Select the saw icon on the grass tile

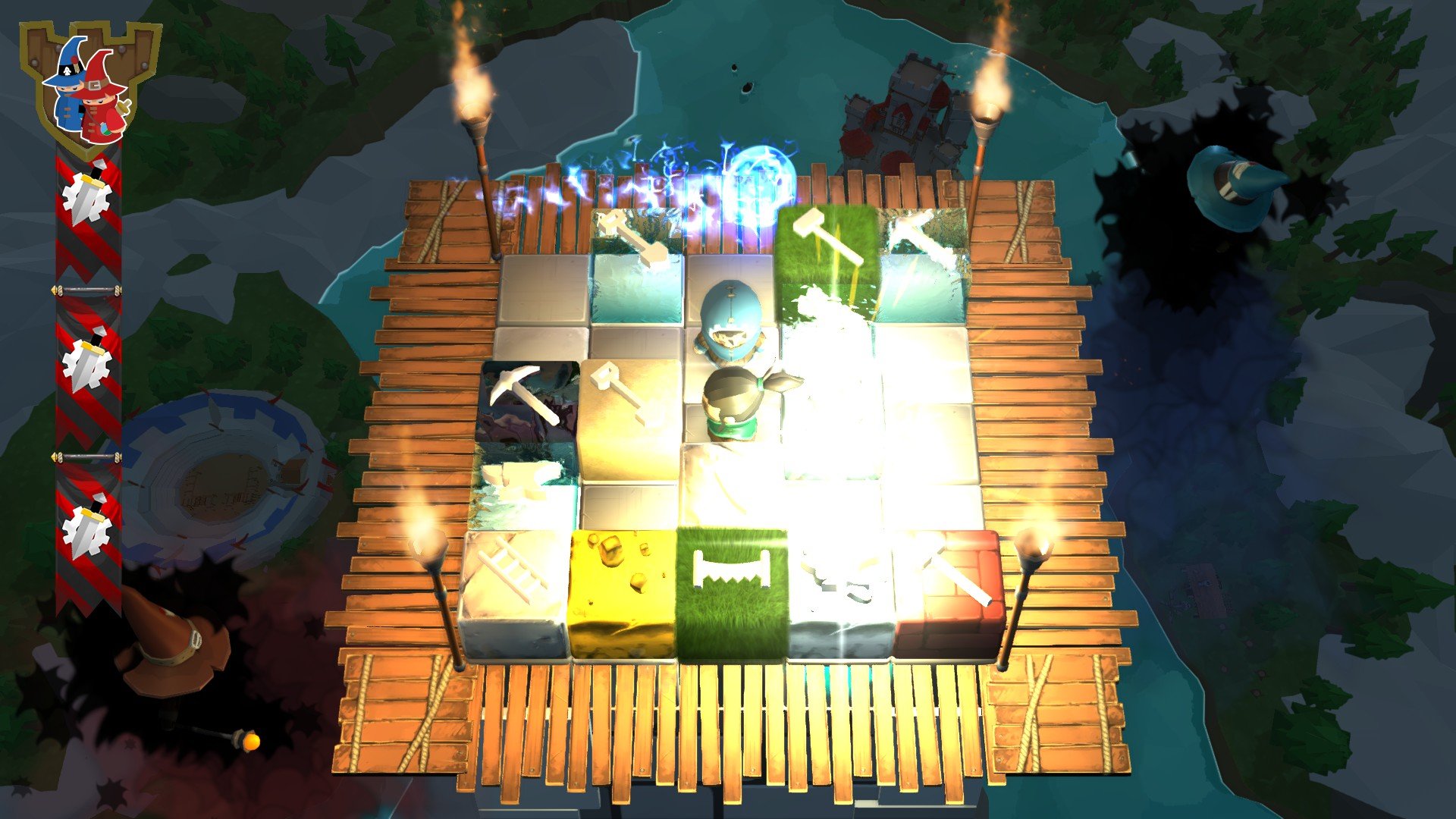730,570
